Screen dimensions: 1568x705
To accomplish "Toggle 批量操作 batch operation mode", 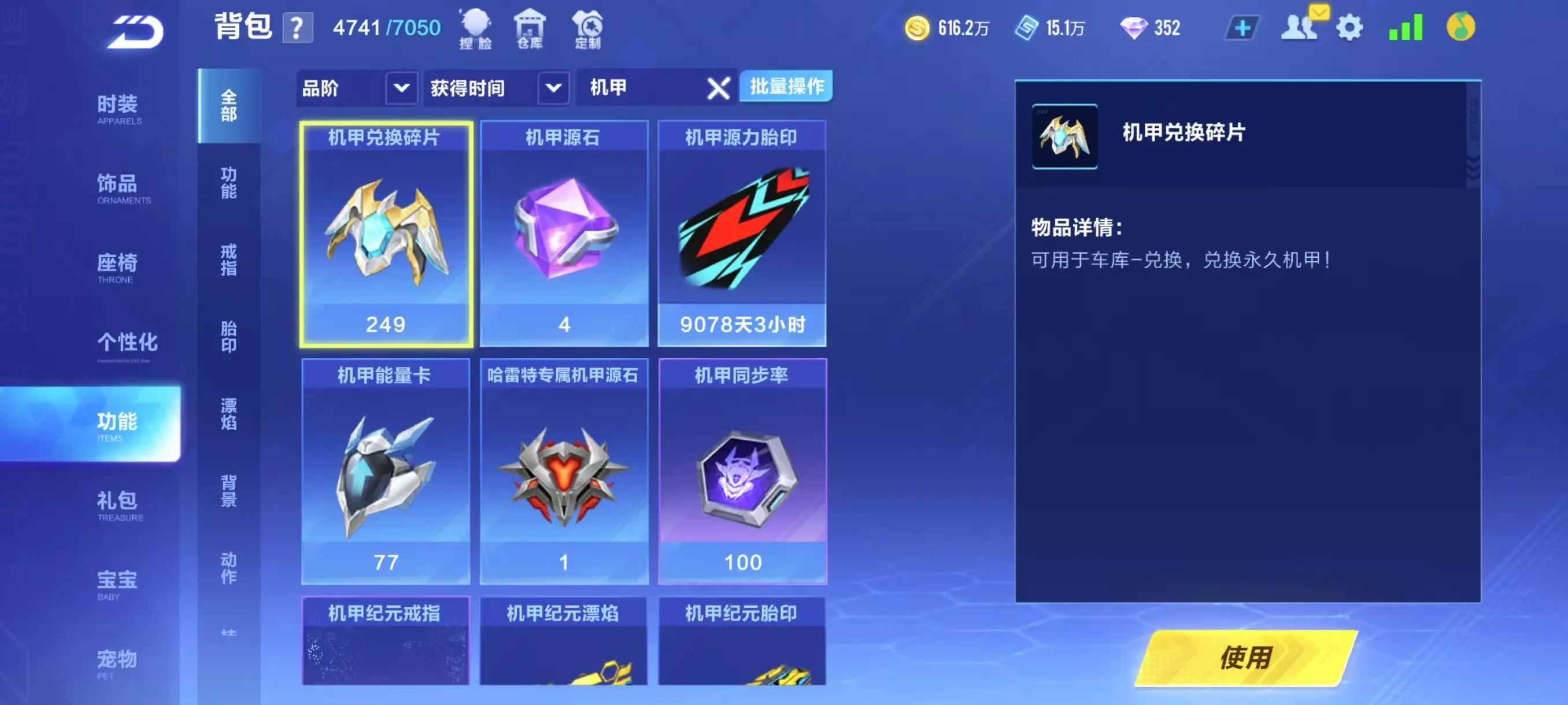I will (785, 87).
